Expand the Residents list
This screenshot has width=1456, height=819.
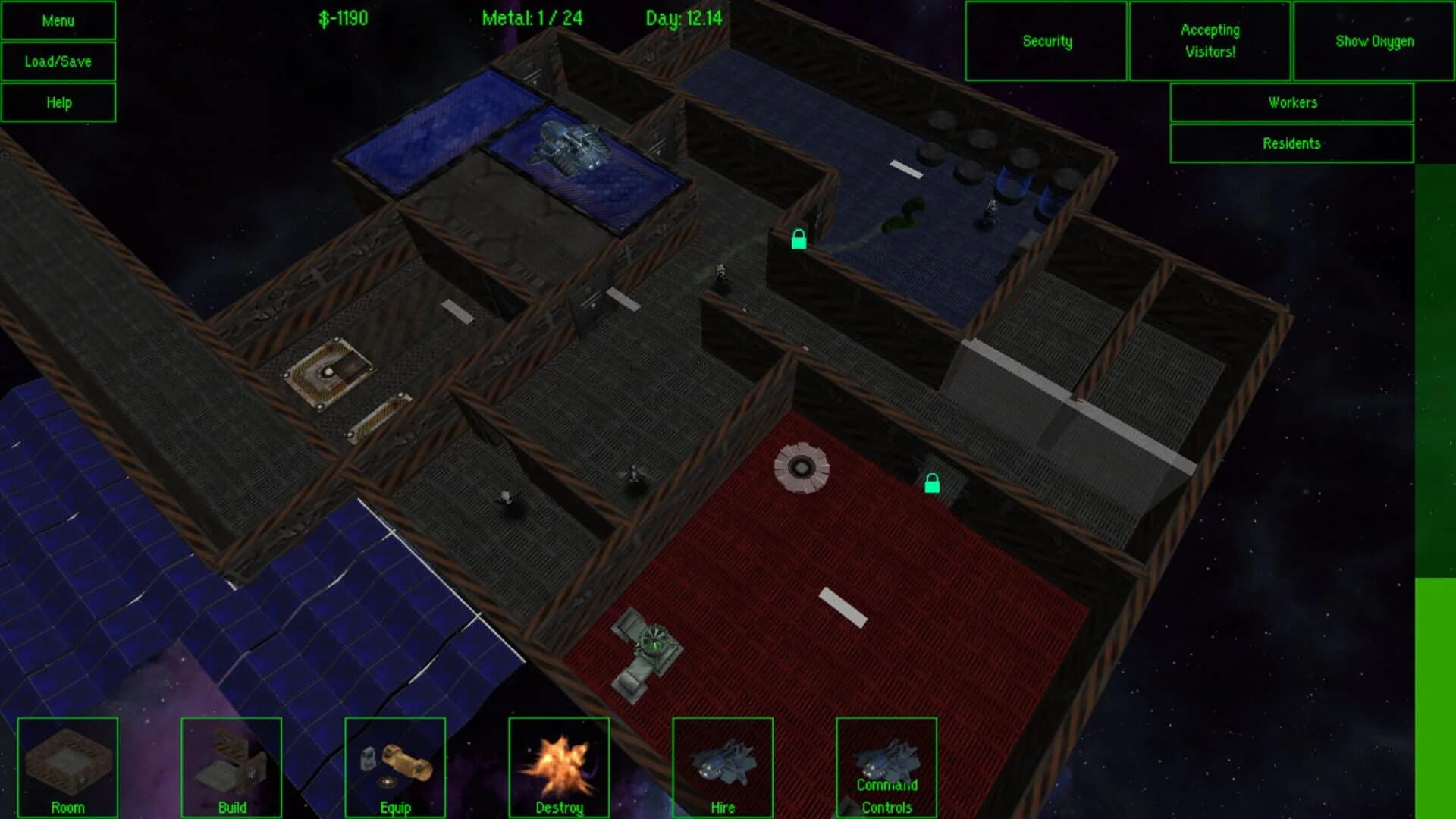pyautogui.click(x=1291, y=143)
